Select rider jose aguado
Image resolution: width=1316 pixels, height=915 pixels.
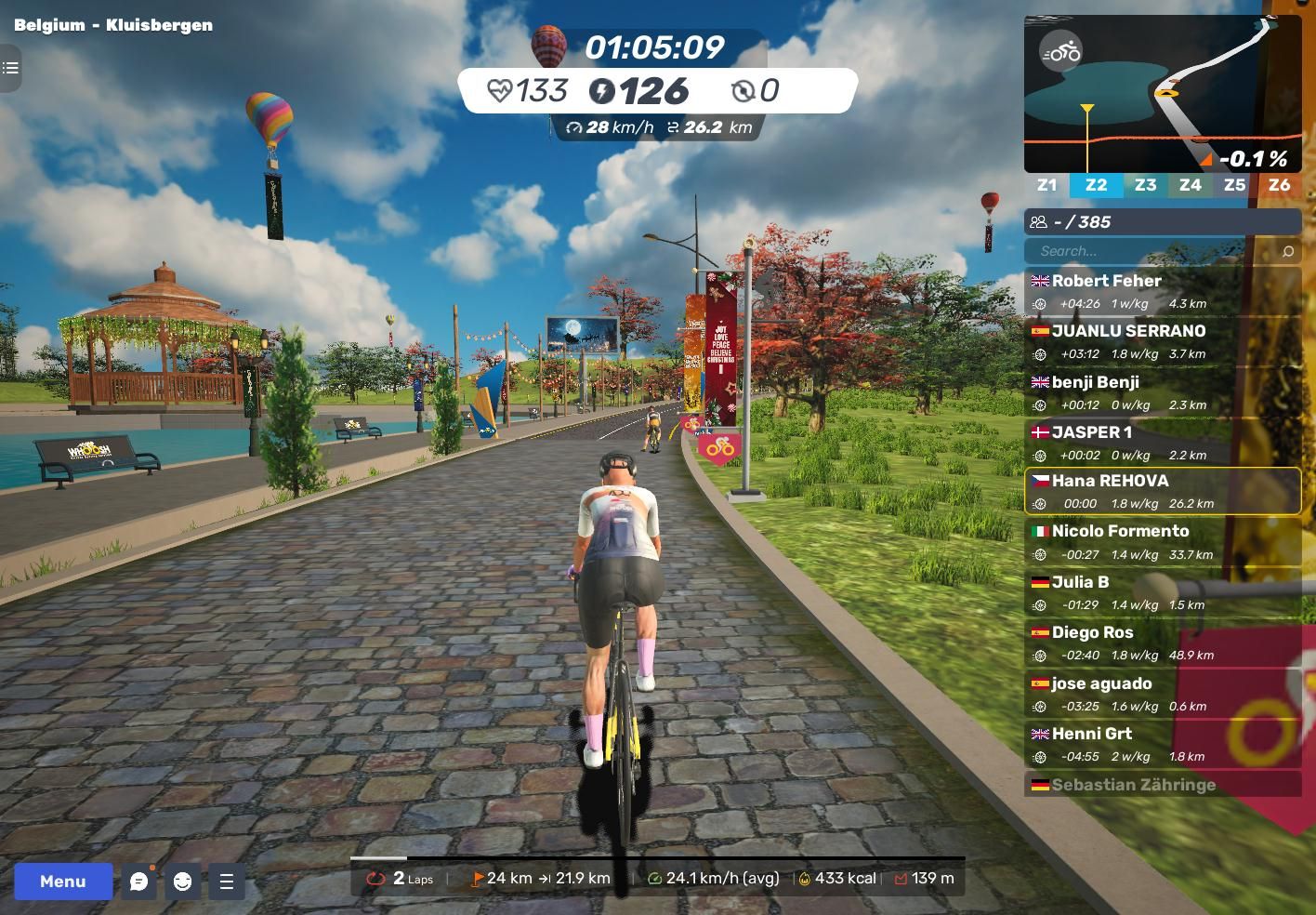point(1162,694)
